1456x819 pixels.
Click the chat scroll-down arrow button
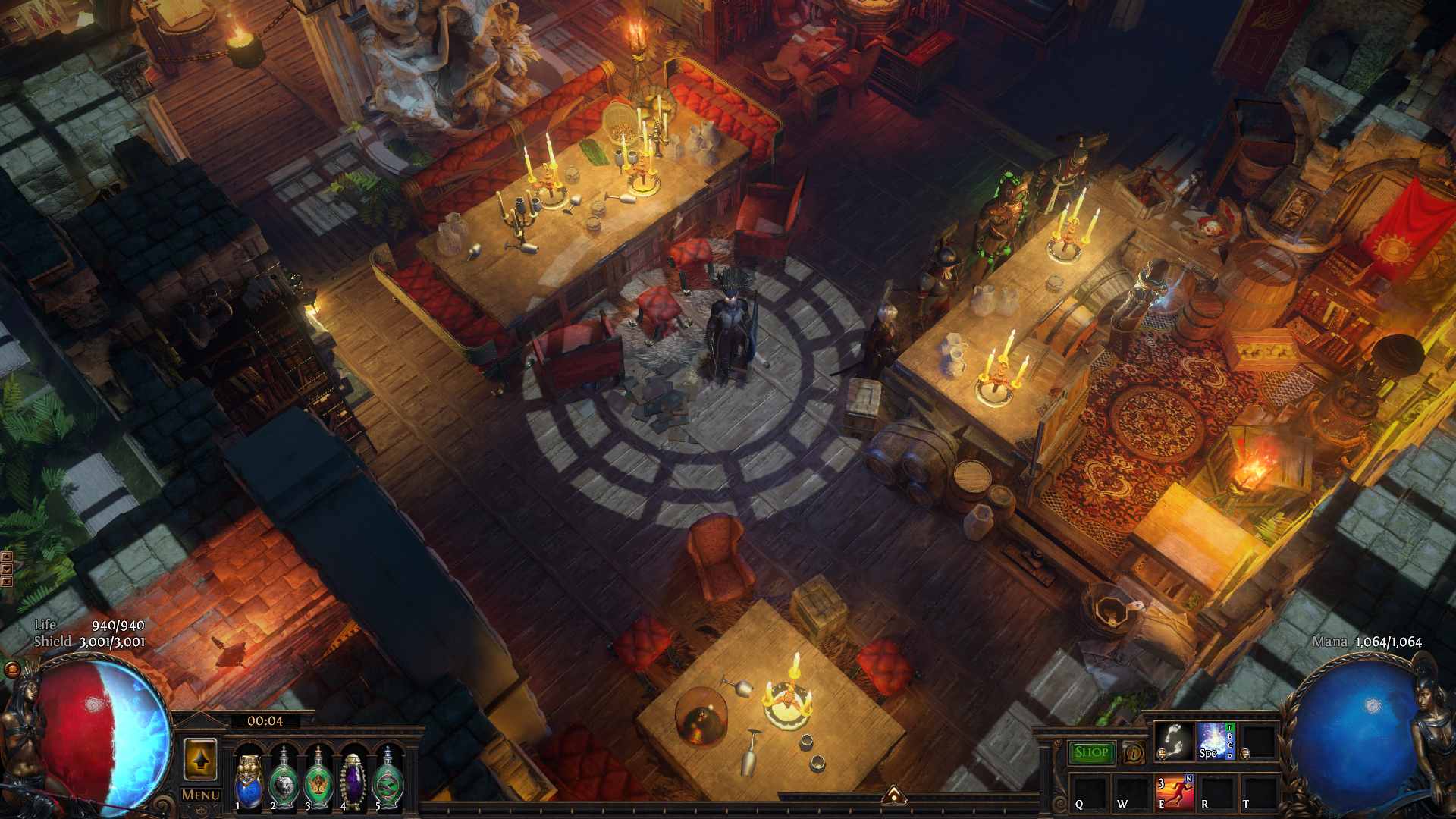coord(7,569)
